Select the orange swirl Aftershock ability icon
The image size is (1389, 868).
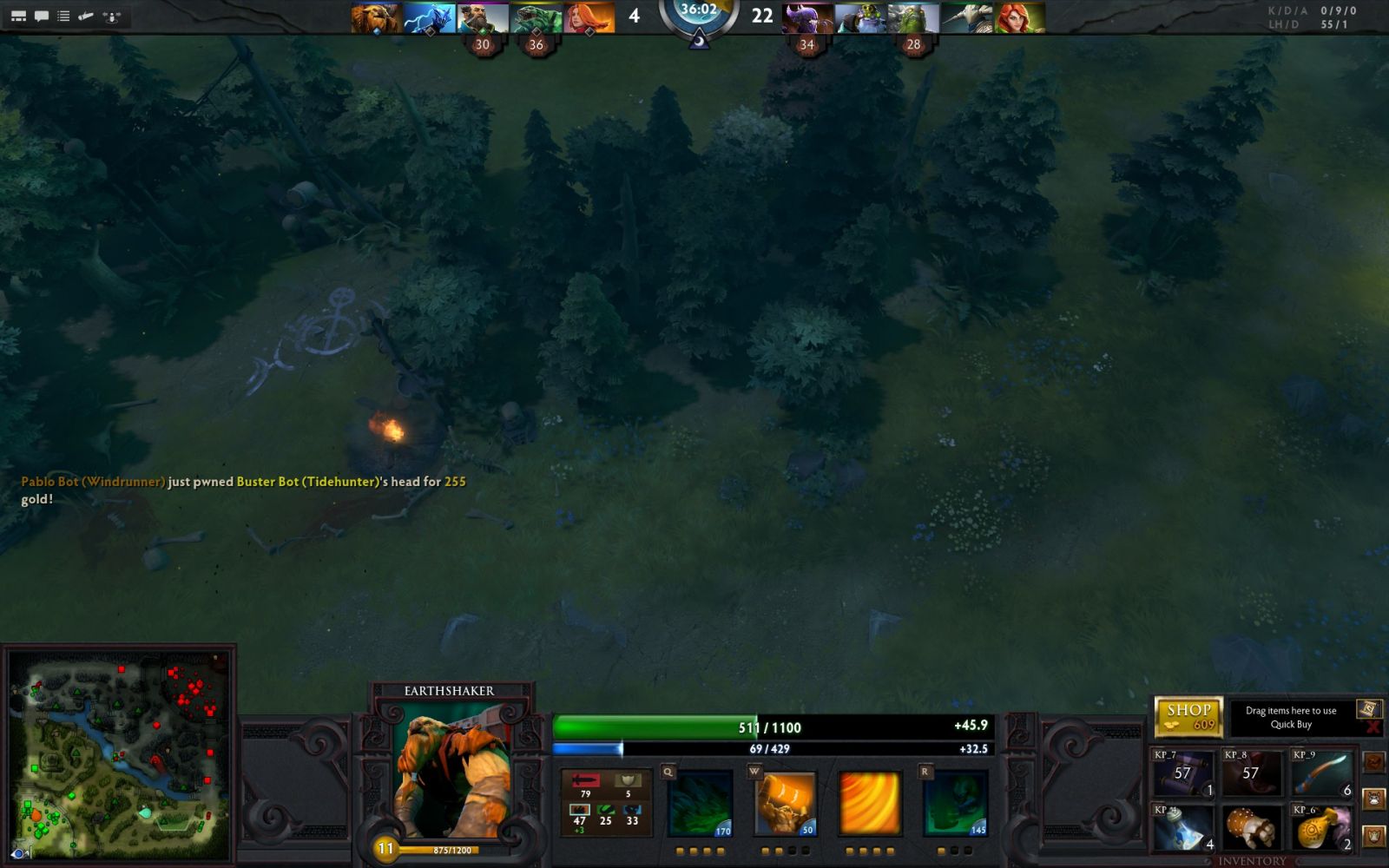click(x=870, y=804)
